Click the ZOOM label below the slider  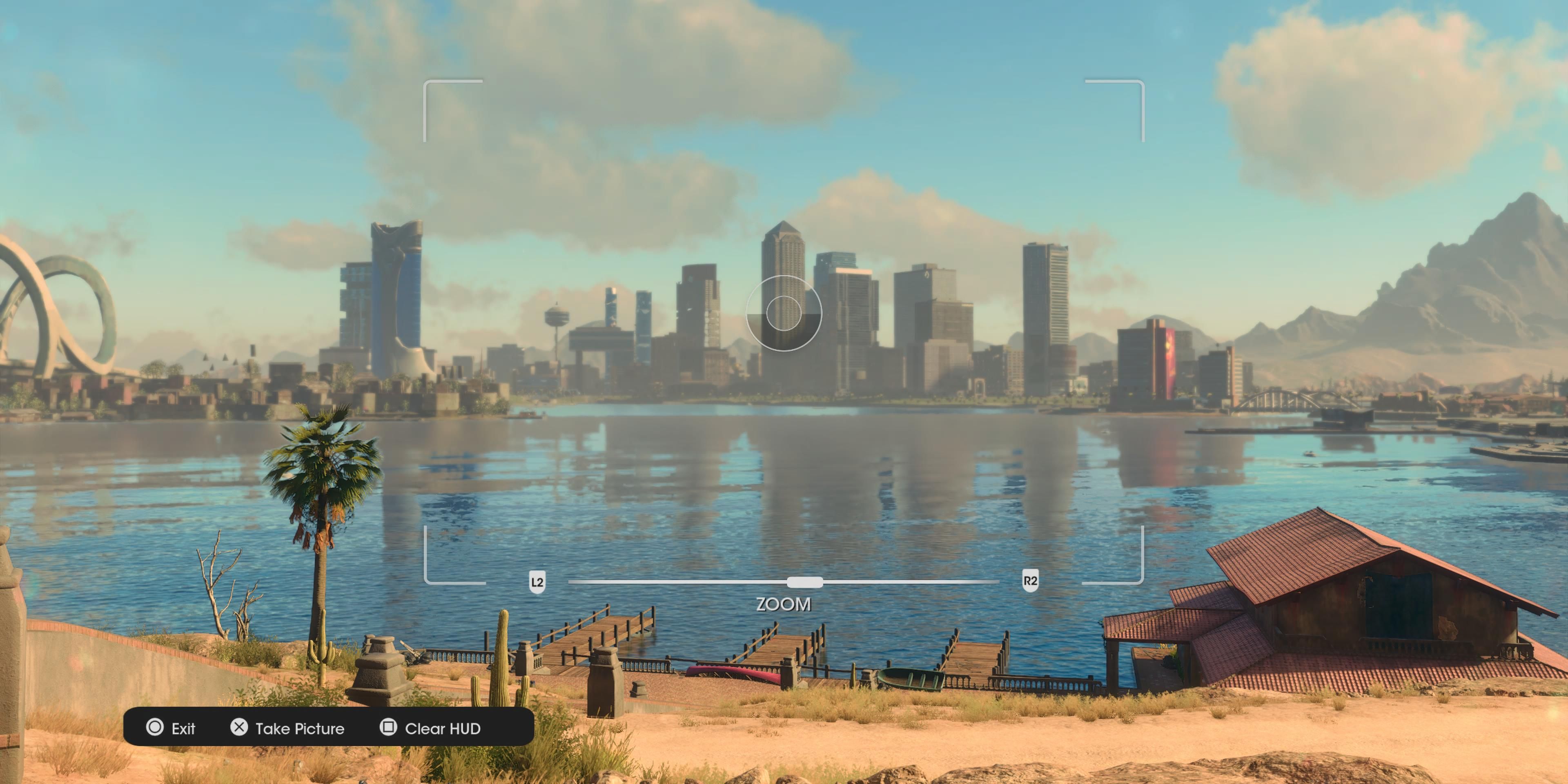[x=784, y=604]
